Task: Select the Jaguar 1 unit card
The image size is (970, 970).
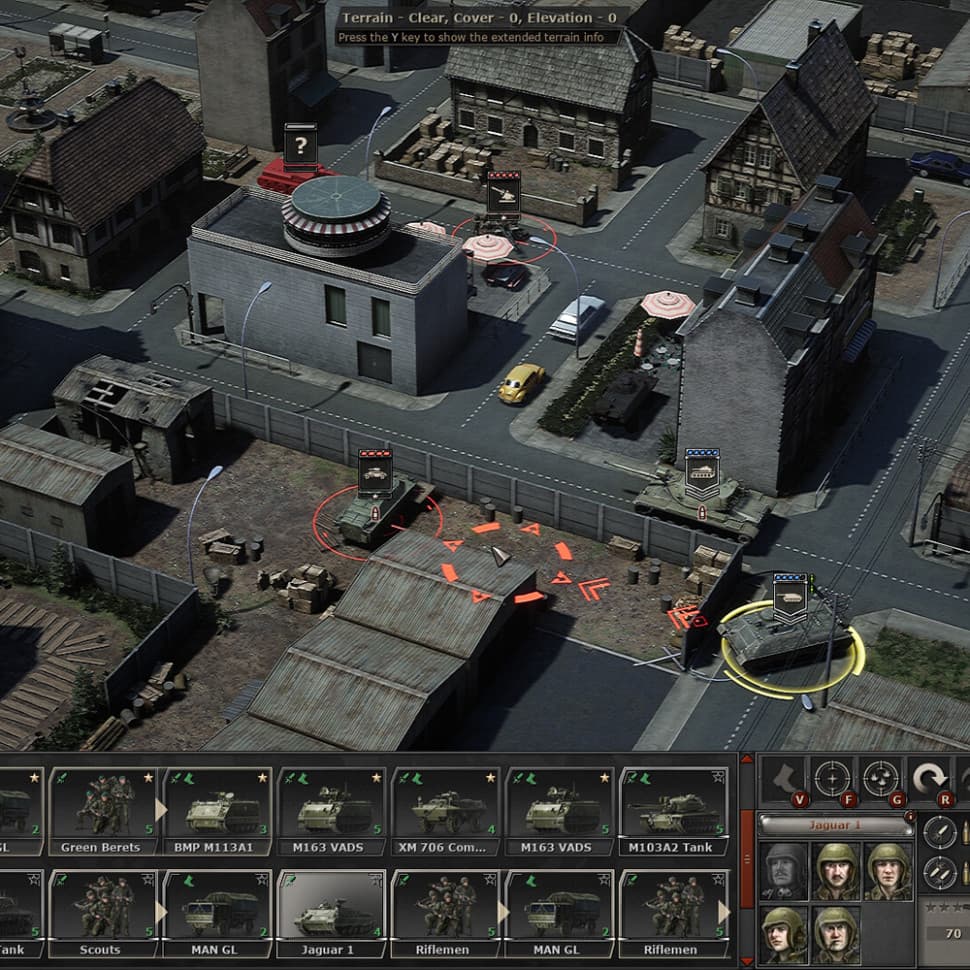Action: pos(329,912)
